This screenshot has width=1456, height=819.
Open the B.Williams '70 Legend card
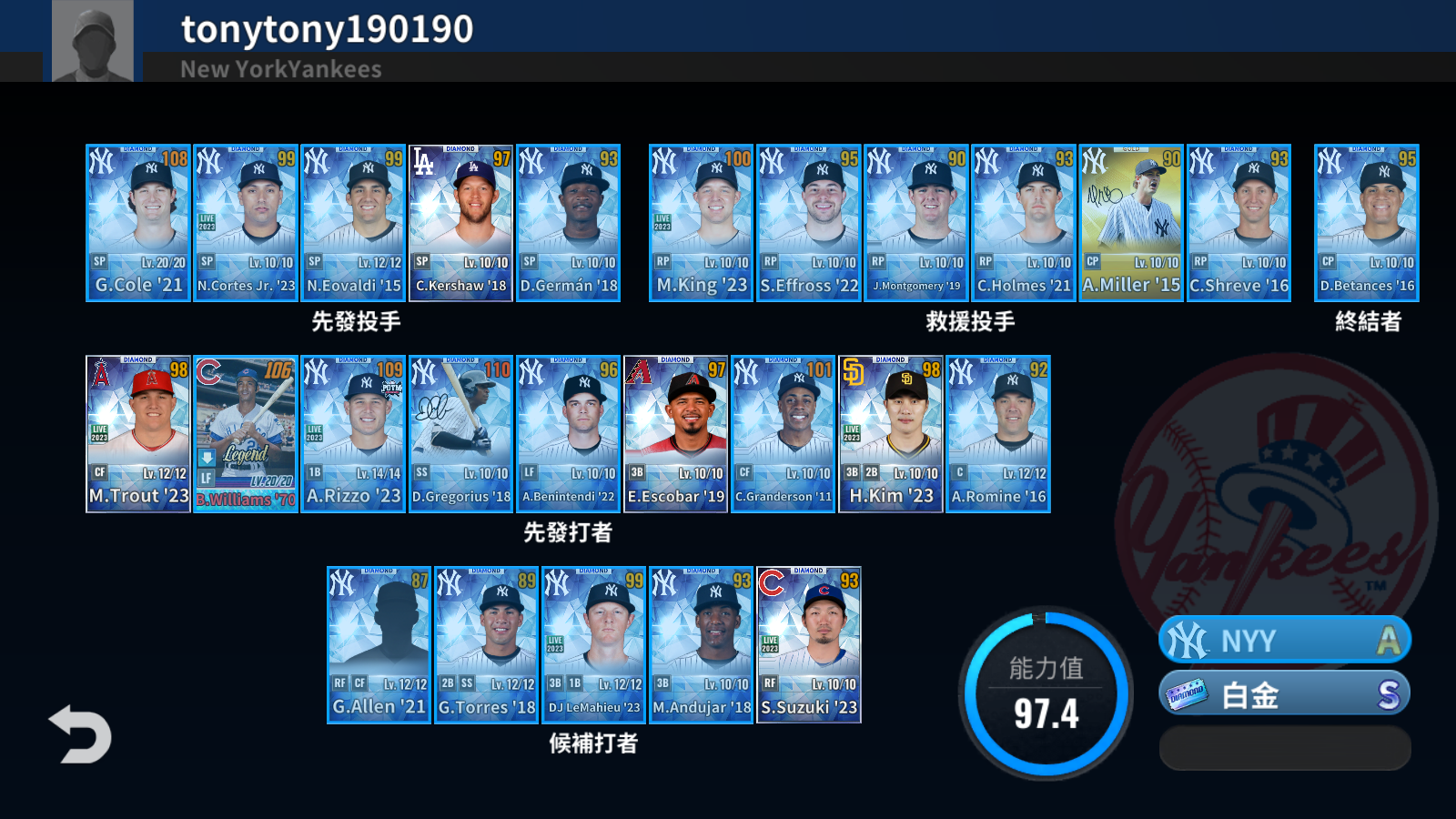click(x=244, y=432)
